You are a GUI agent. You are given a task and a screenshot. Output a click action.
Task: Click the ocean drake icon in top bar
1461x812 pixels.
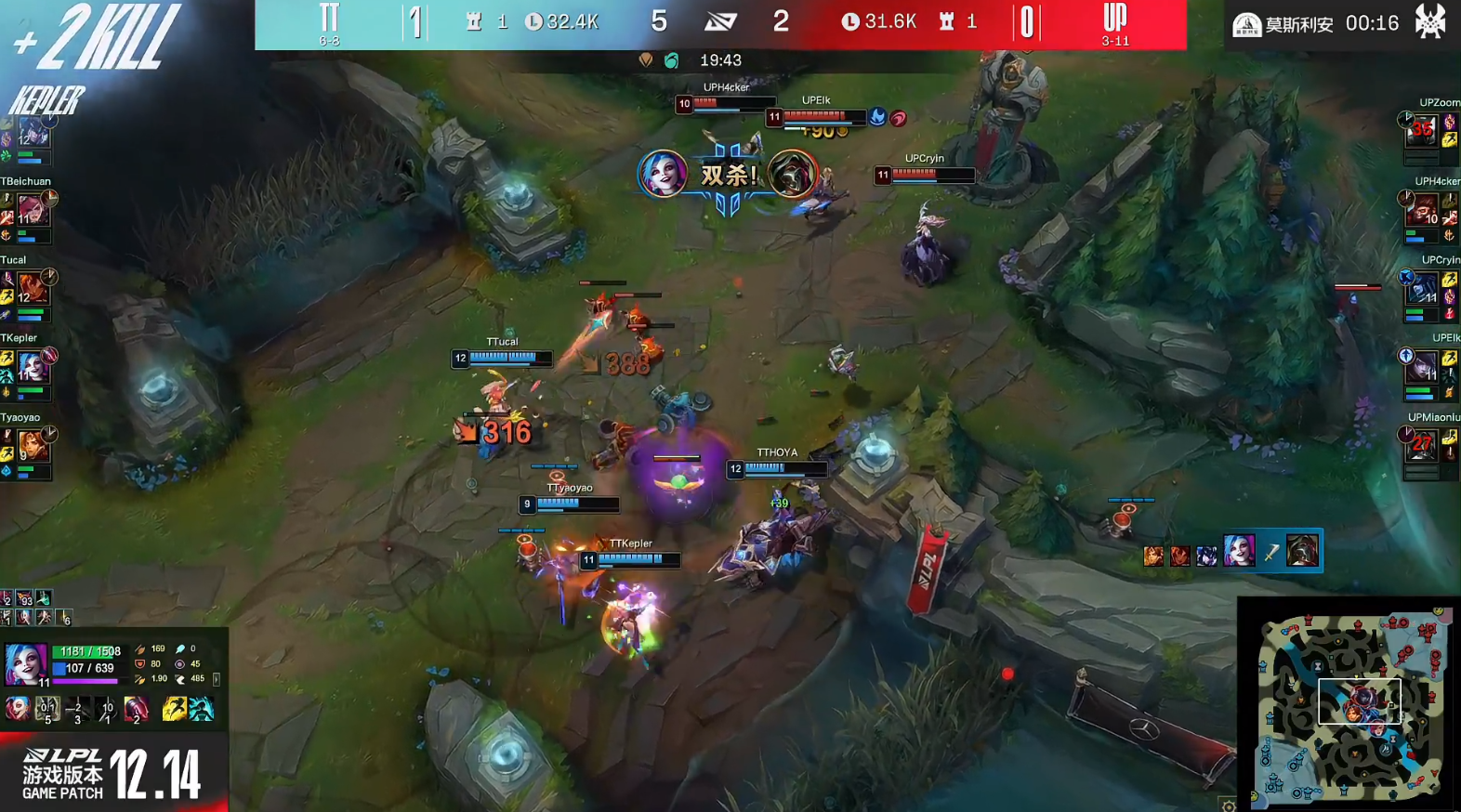coord(670,60)
